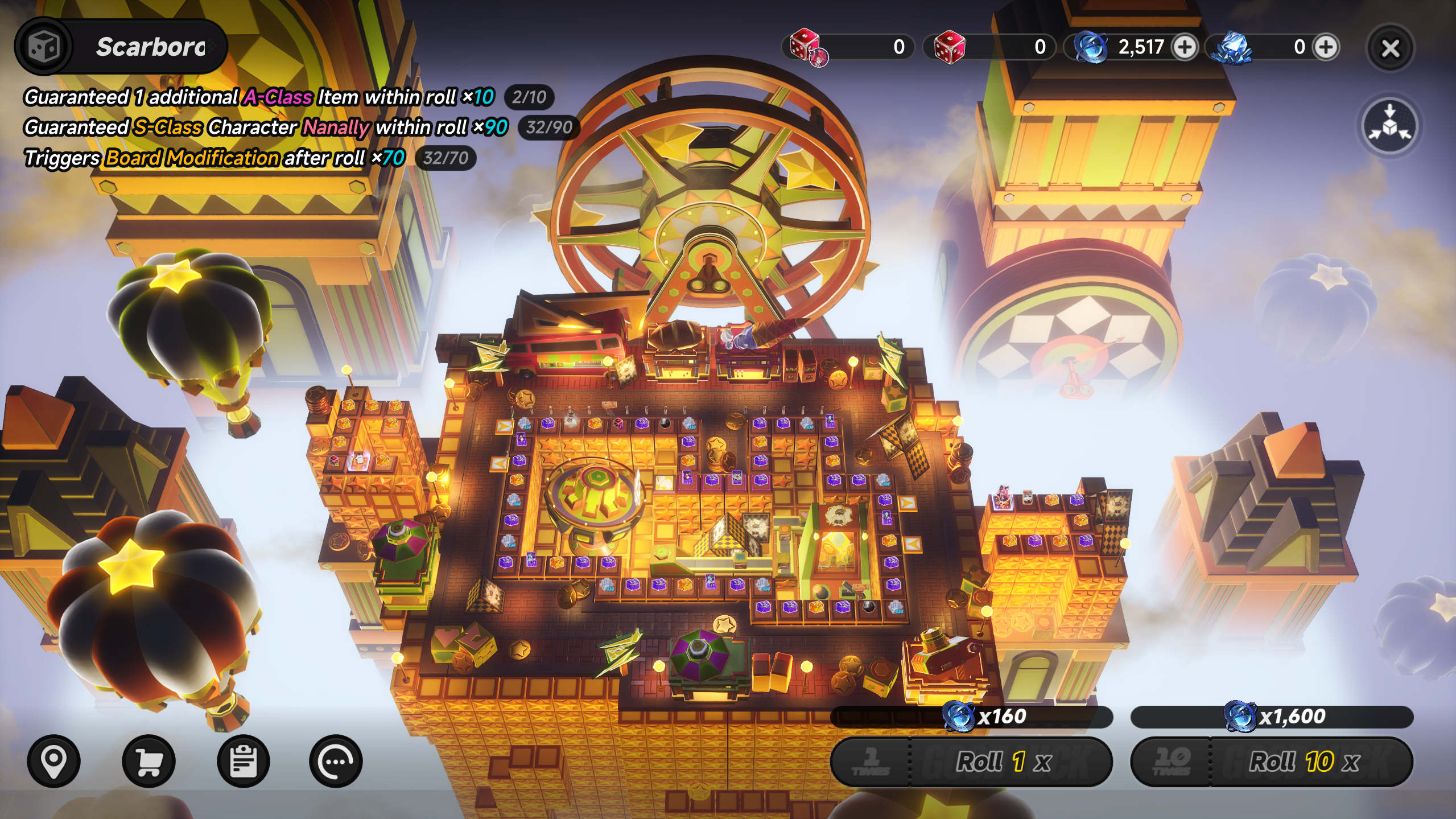1456x819 pixels.
Task: Open the shopping cart shop
Action: [149, 761]
